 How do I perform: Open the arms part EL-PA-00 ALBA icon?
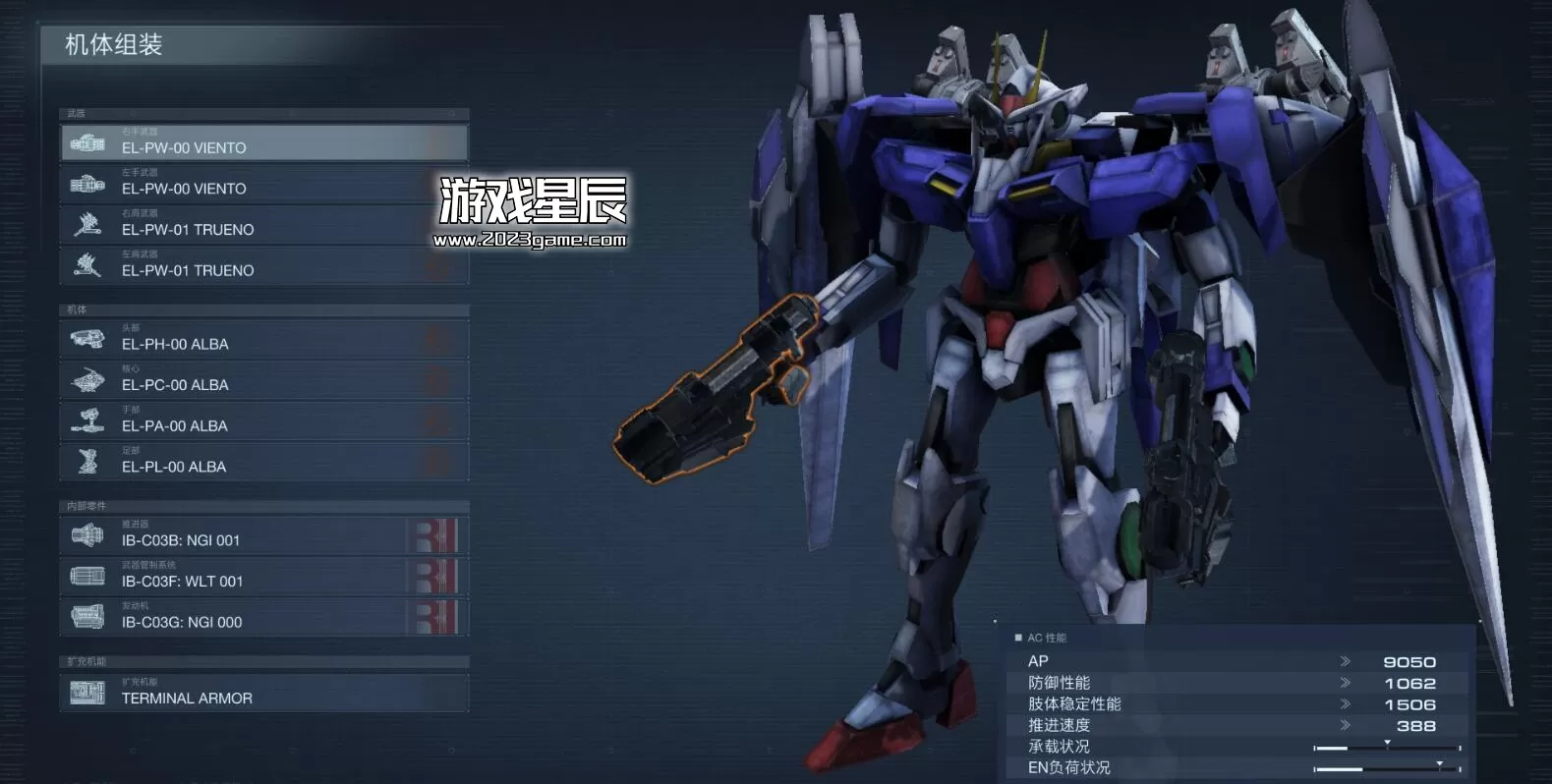tap(88, 420)
